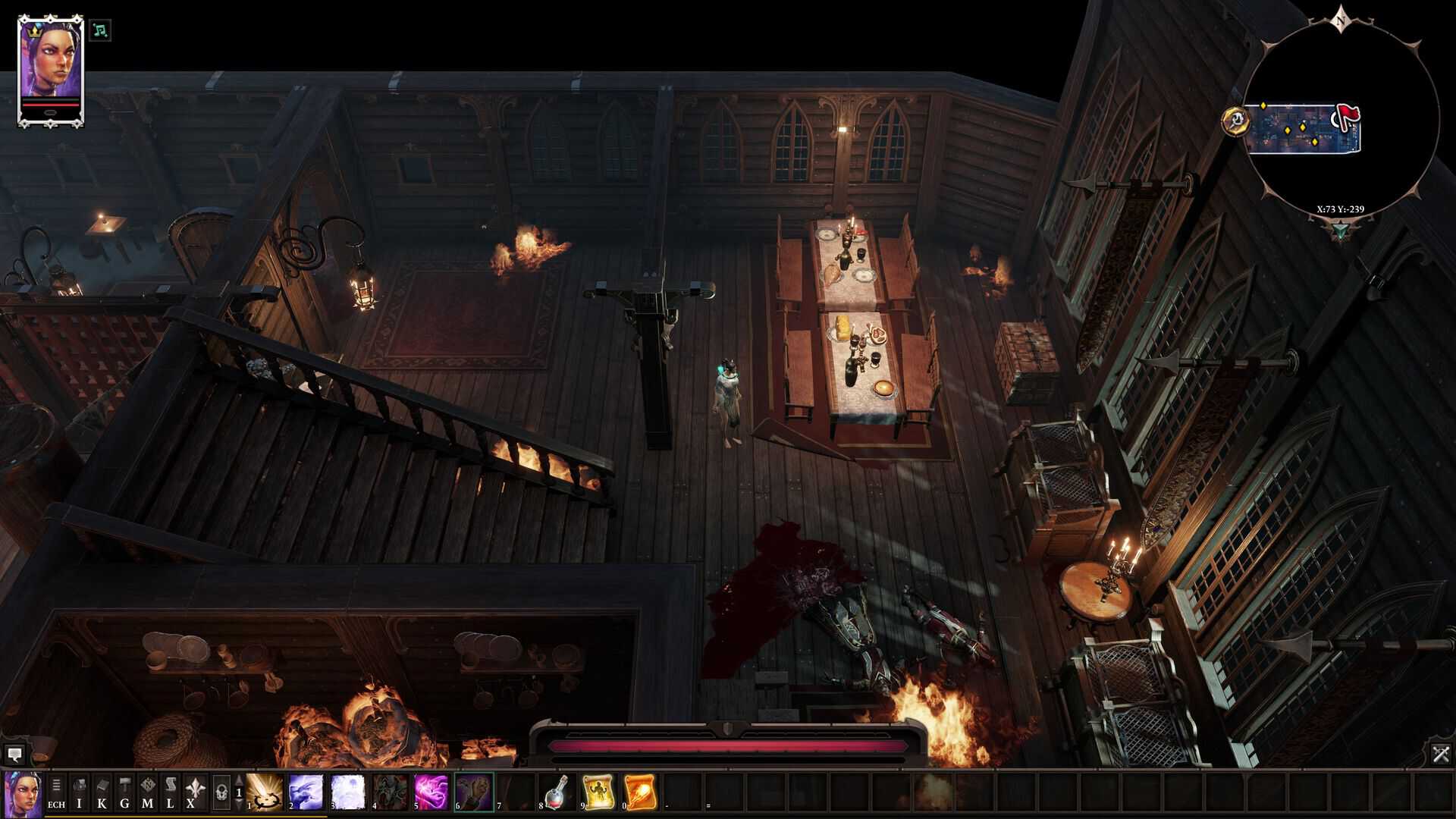Viewport: 1456px width, 819px height.
Task: Activate the glowing strike skill in slot 1
Action: point(265,792)
